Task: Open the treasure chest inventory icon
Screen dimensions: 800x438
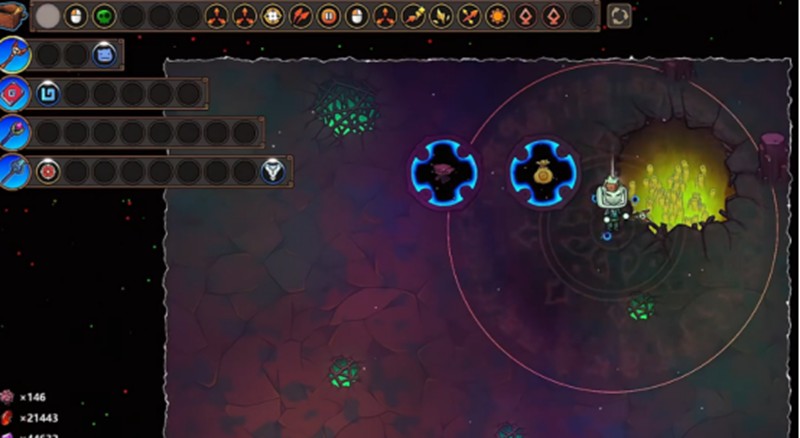Action: click(x=13, y=15)
